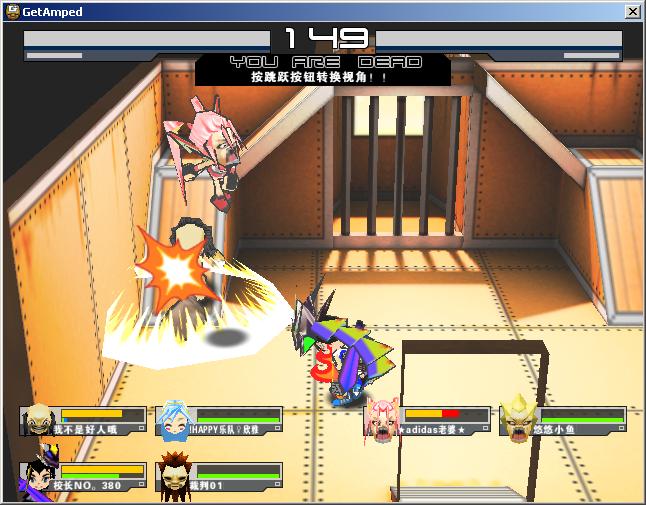Pick the purple-haired 校长NO.380 player portrait
Image resolution: width=646 pixels, height=505 pixels.
tap(38, 476)
